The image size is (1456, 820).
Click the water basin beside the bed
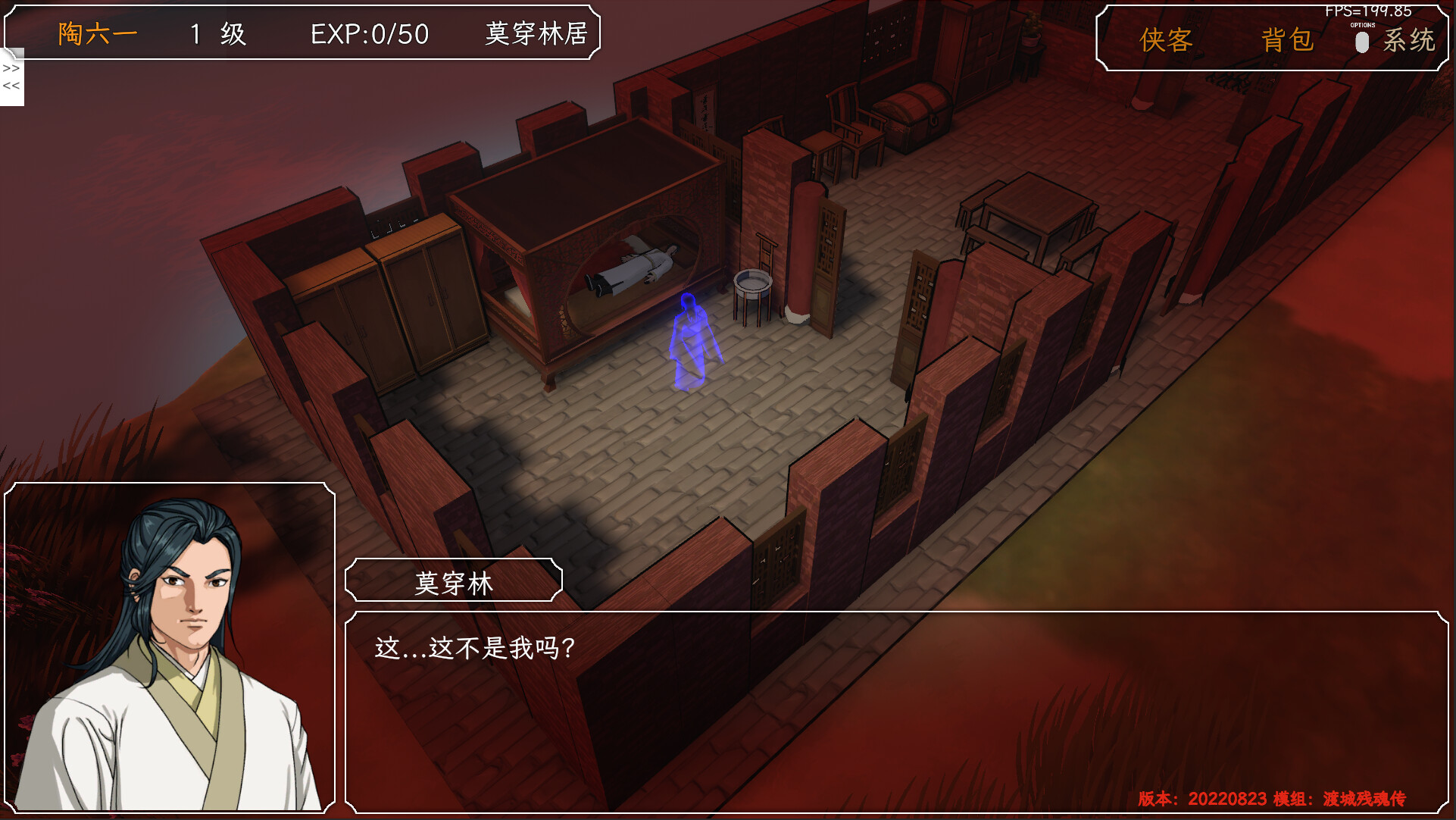(x=751, y=288)
